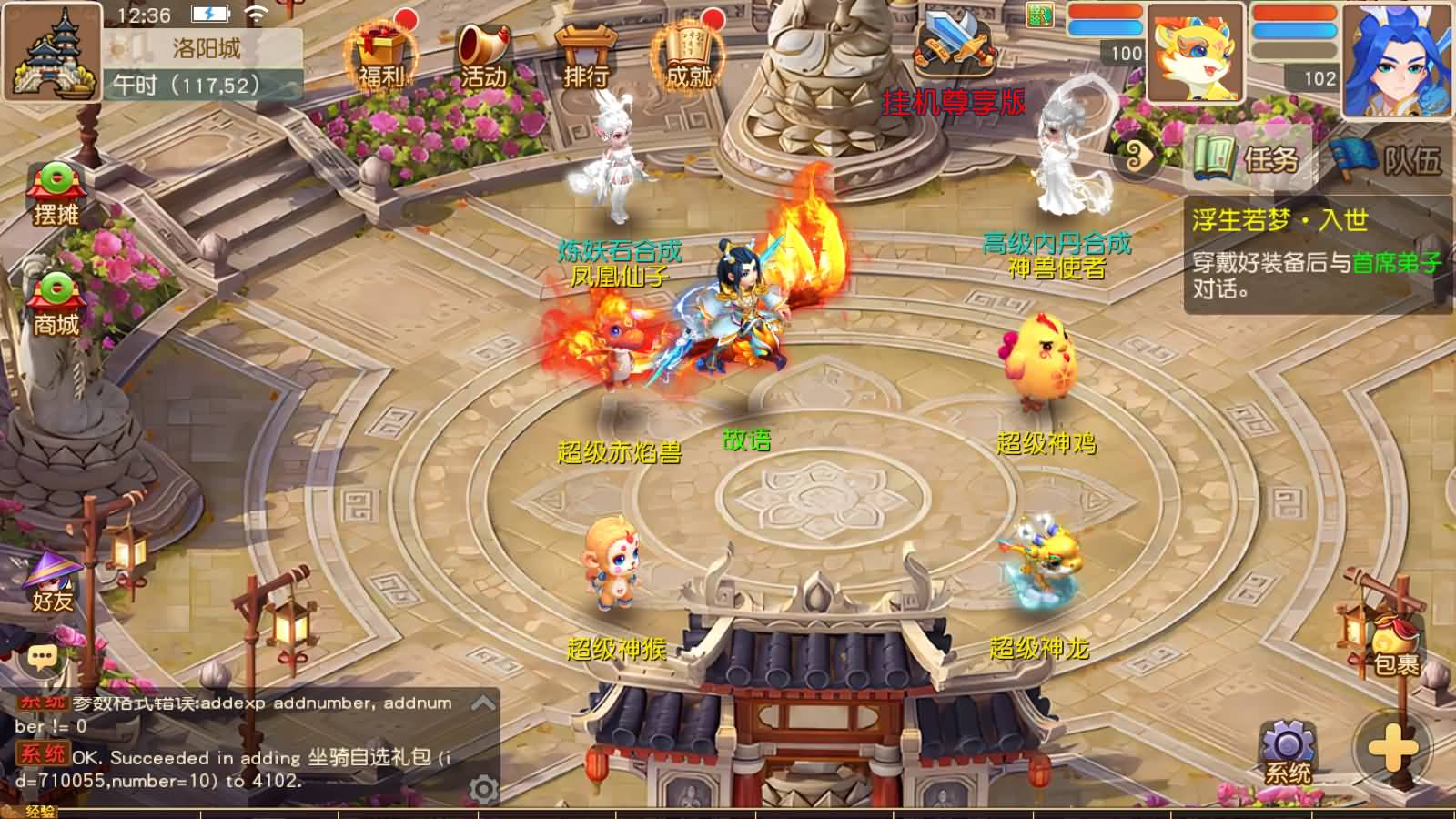Open the blue-haired player character portrait

[x=1399, y=59]
